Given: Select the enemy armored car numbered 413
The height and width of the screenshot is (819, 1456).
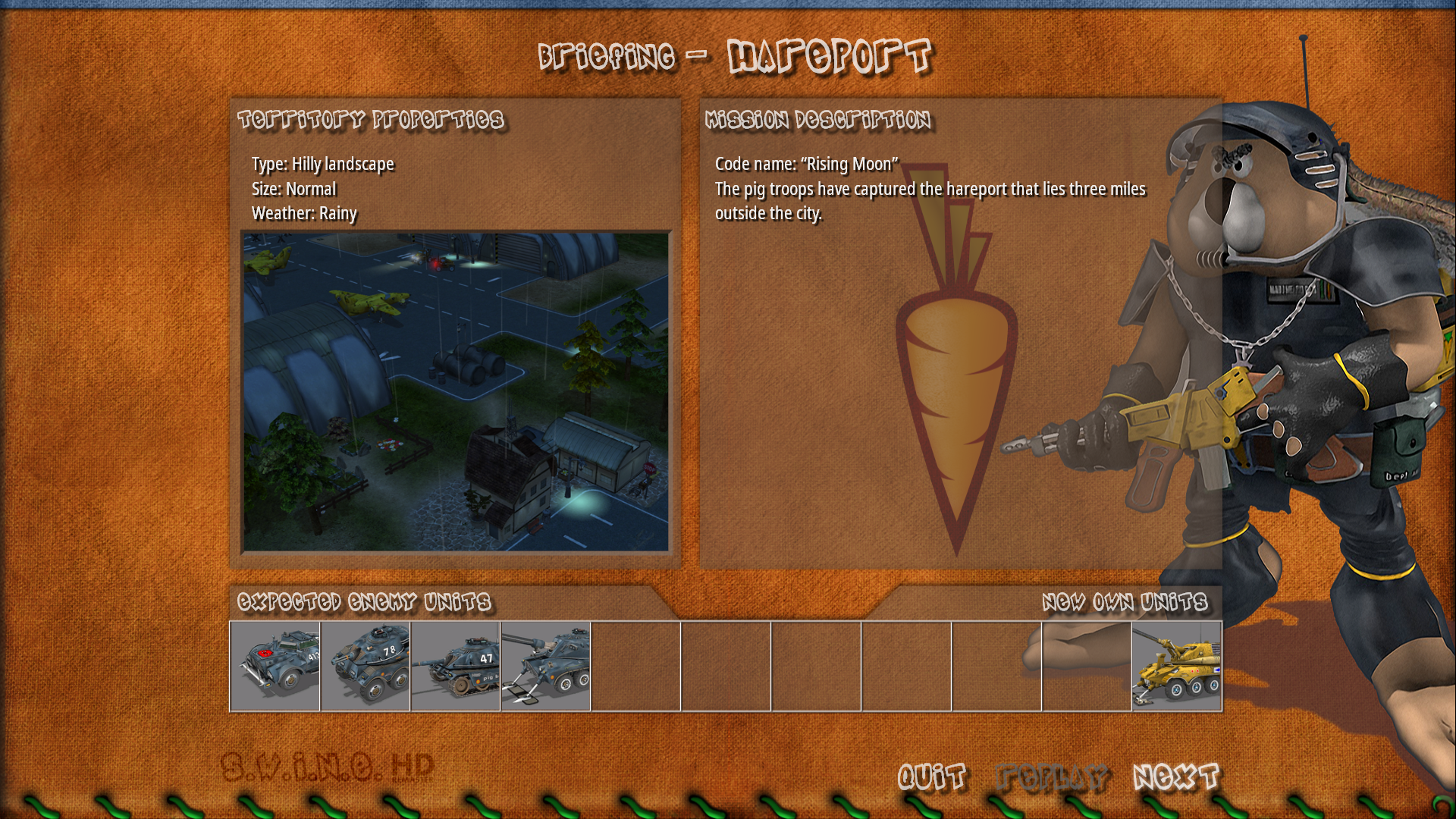Looking at the screenshot, I should [x=275, y=667].
